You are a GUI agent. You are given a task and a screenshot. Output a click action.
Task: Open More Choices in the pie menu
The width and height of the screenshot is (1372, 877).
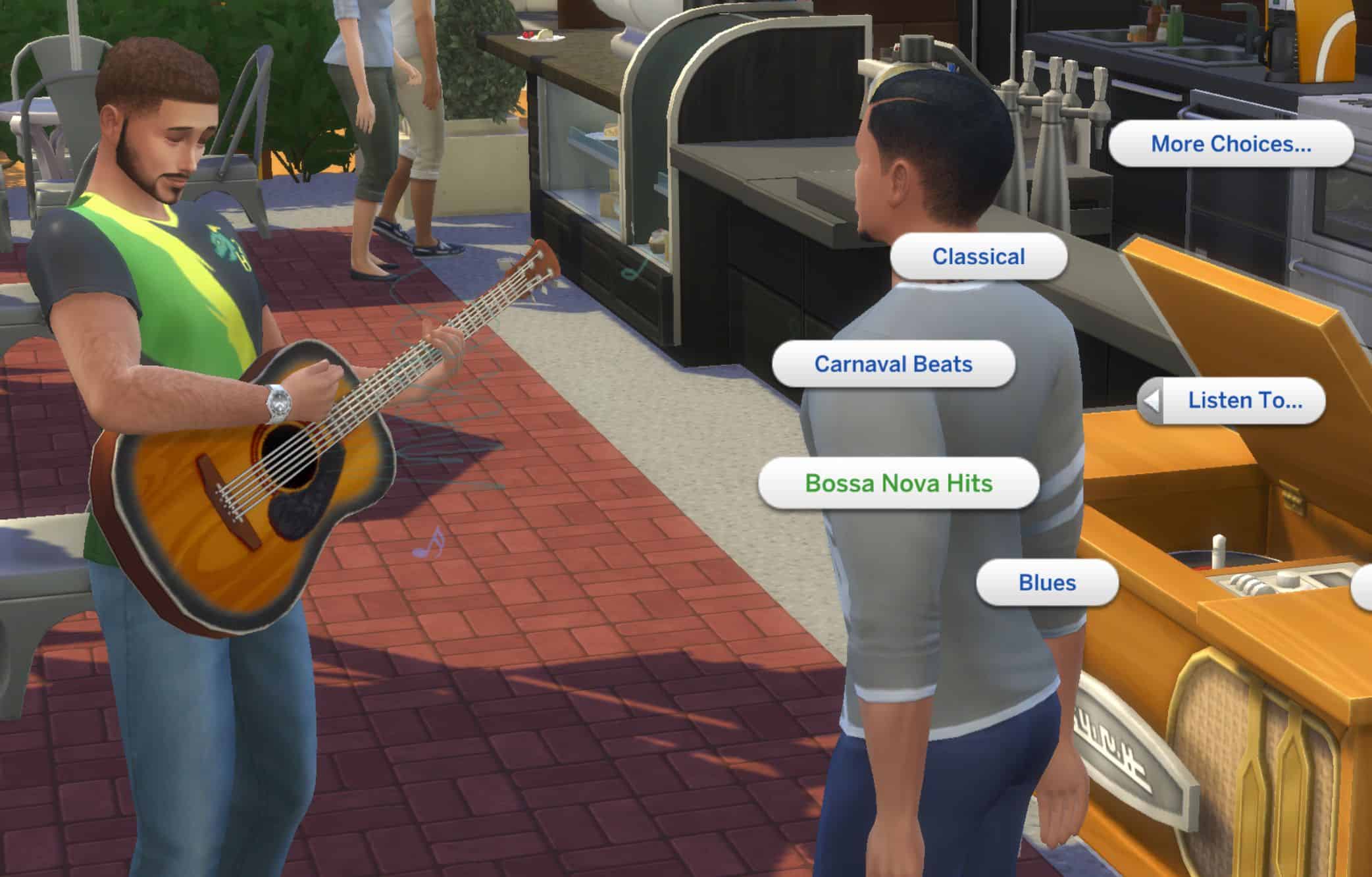pyautogui.click(x=1231, y=144)
